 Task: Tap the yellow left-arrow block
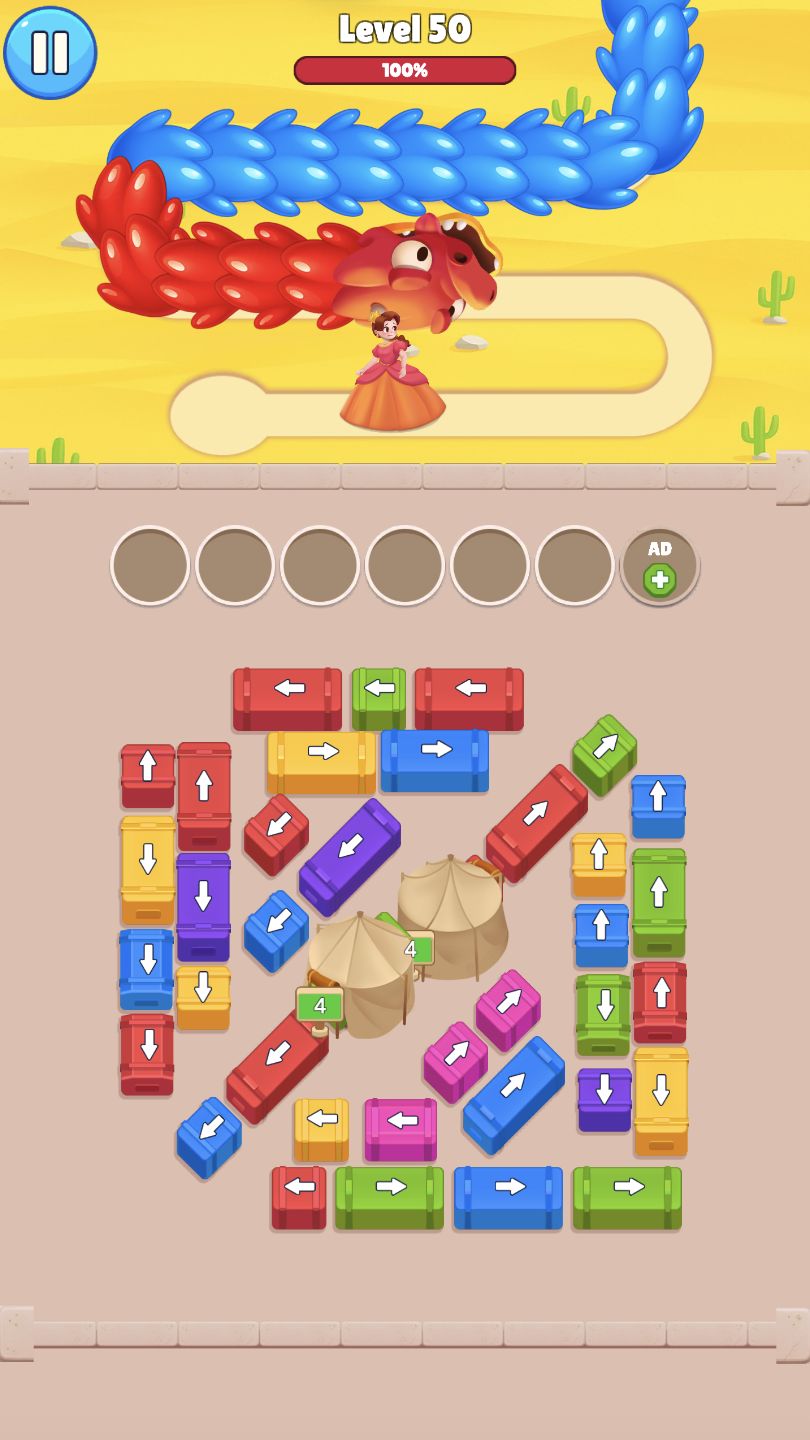321,1128
